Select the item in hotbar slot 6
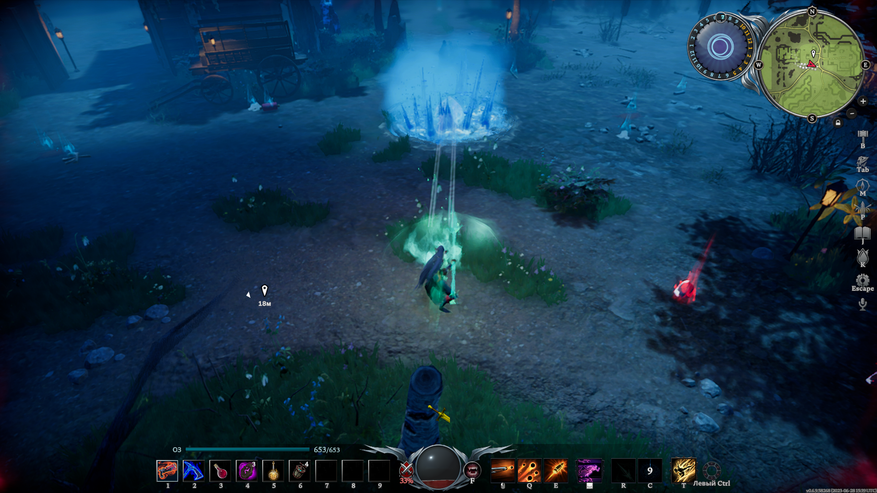 [x=299, y=470]
